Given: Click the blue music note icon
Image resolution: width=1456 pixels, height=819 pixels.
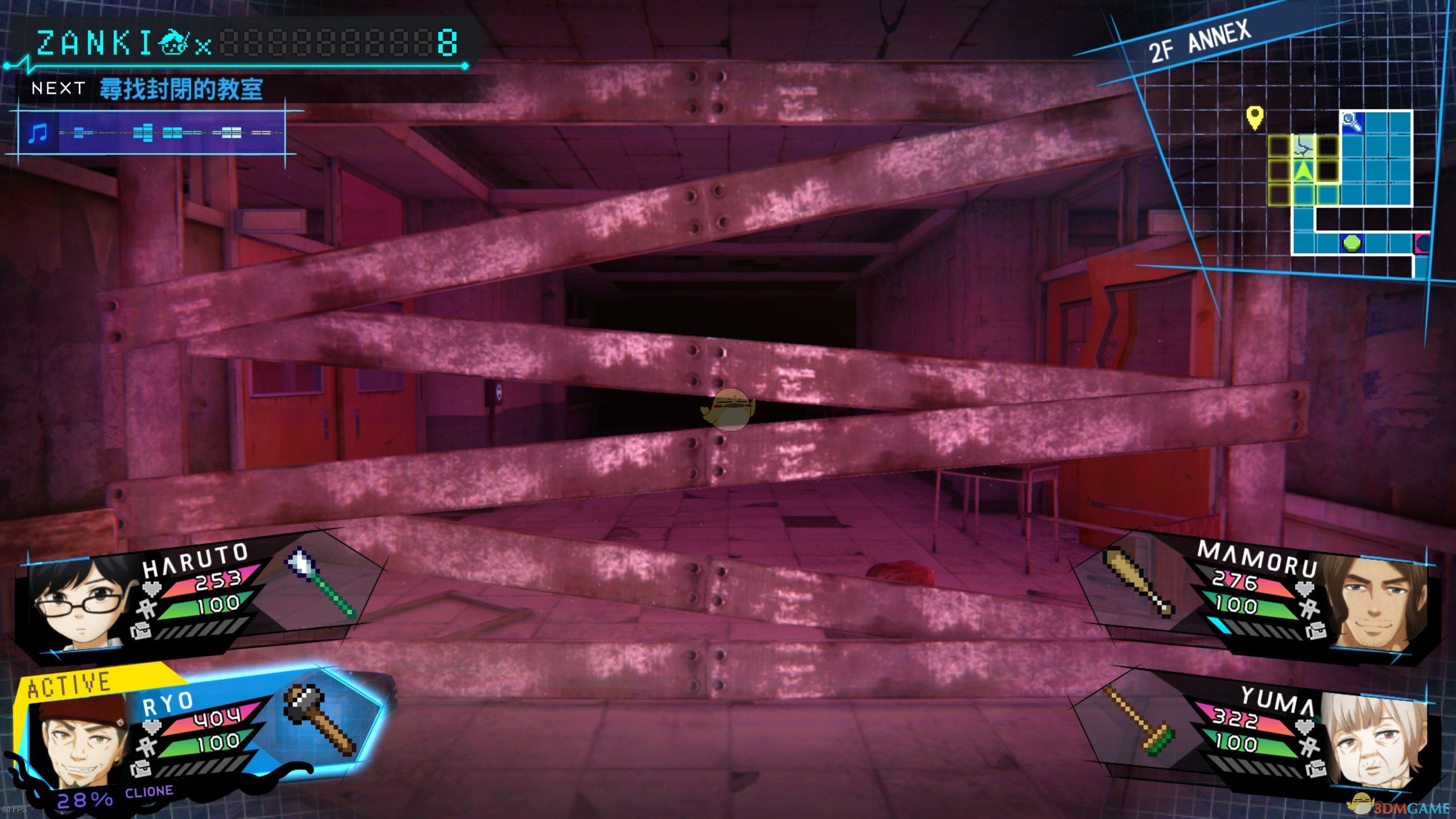Looking at the screenshot, I should point(39,134).
